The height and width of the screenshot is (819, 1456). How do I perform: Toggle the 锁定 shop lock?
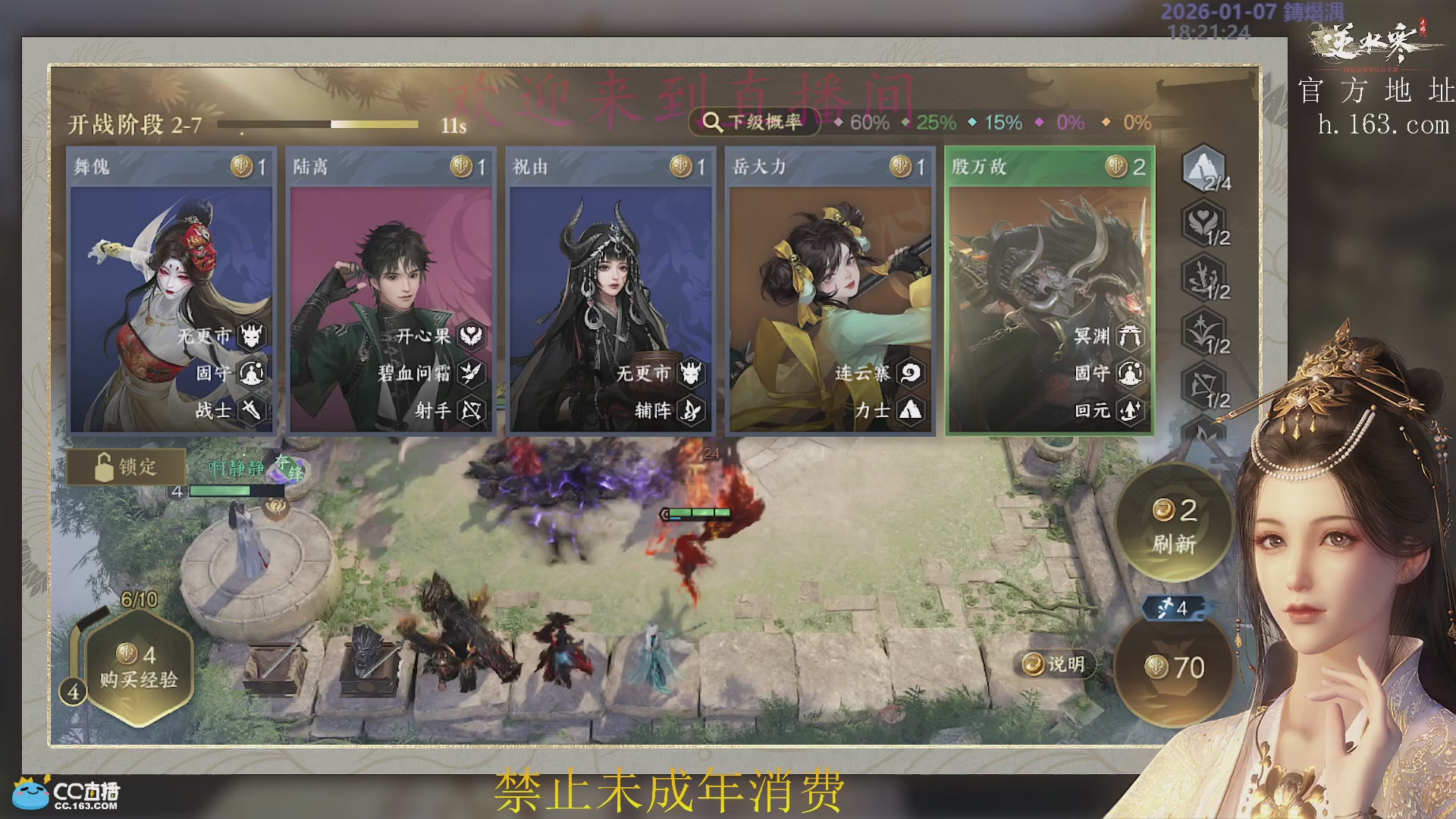[127, 468]
